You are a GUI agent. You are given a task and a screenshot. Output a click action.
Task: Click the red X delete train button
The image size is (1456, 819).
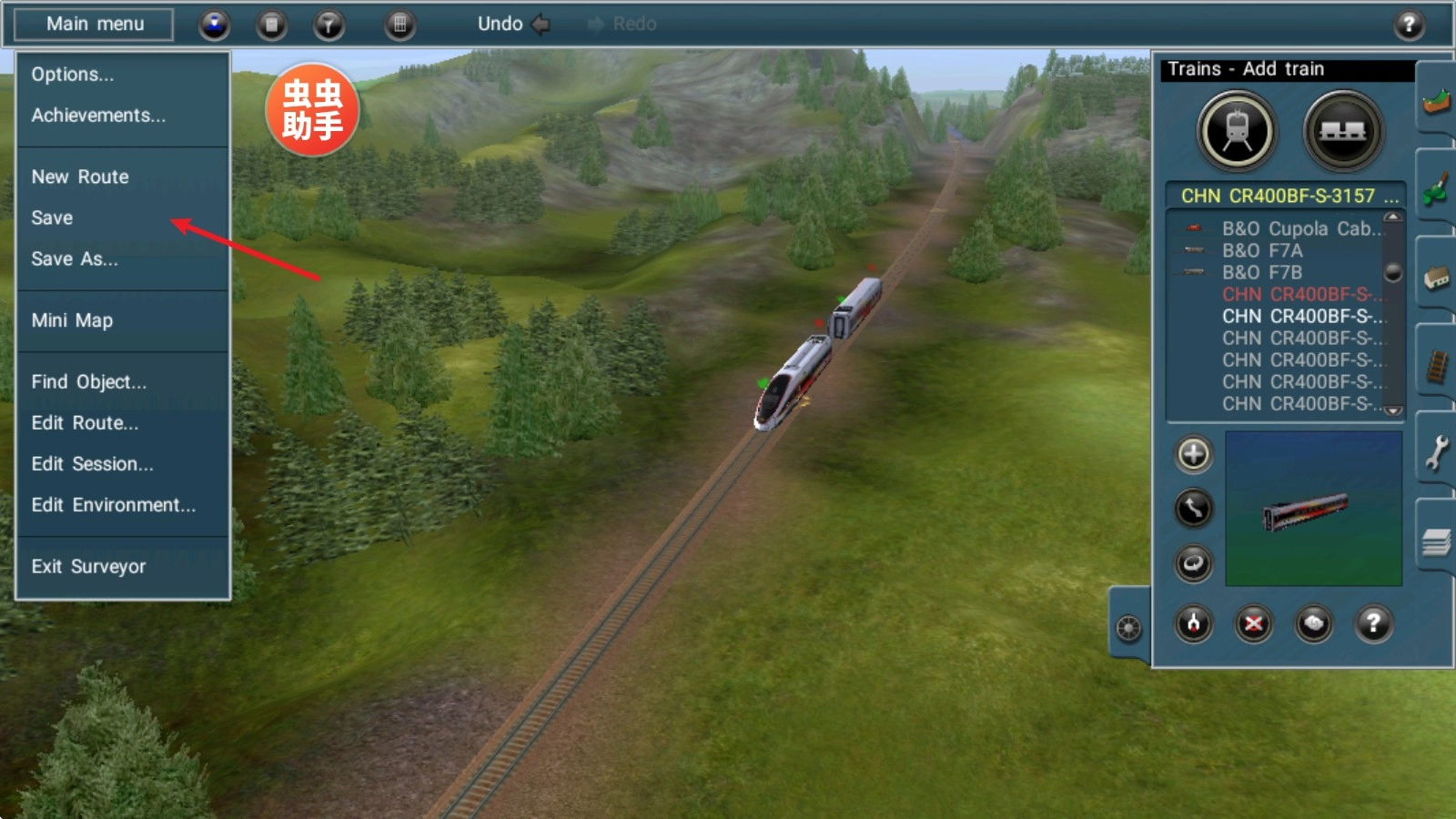[1253, 624]
